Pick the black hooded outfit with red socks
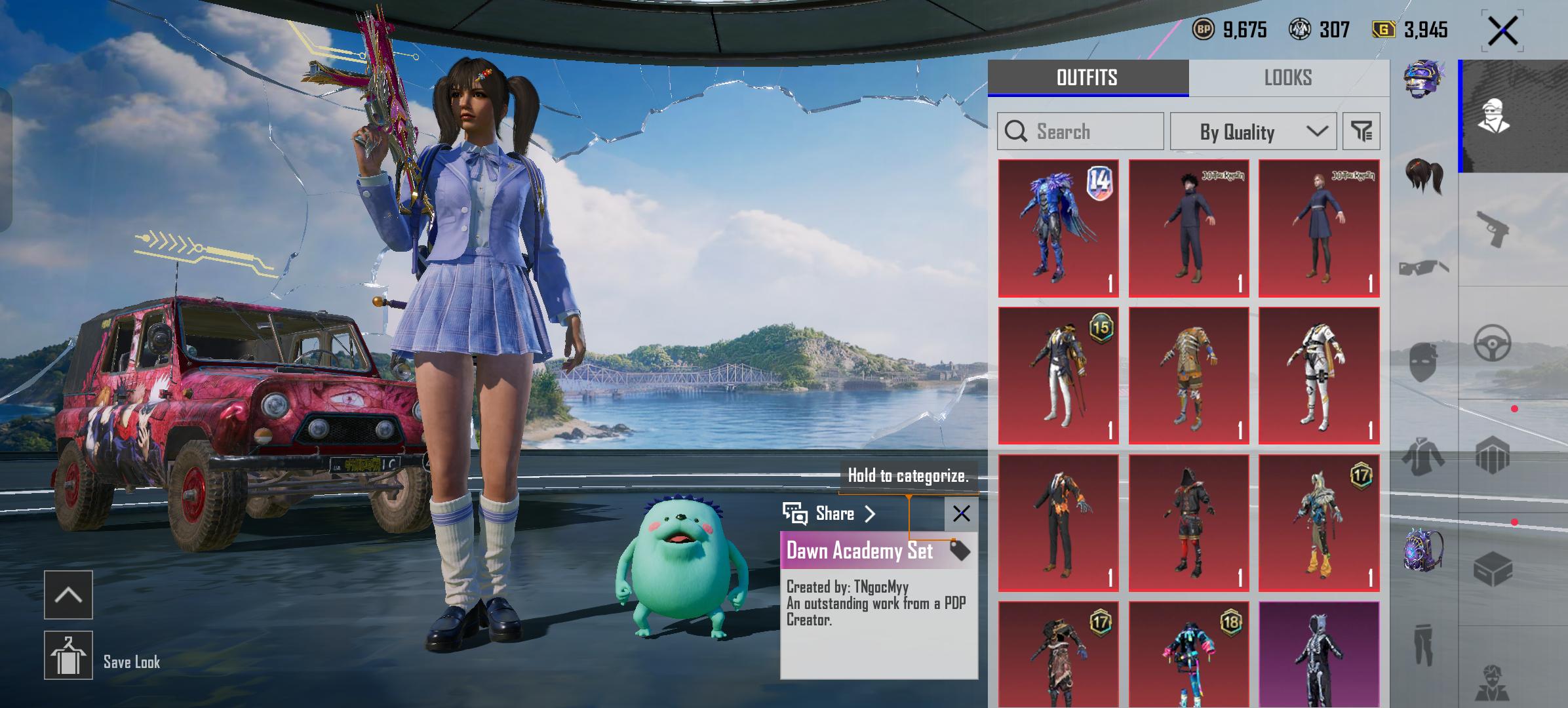This screenshot has height=708, width=1568. 1188,523
